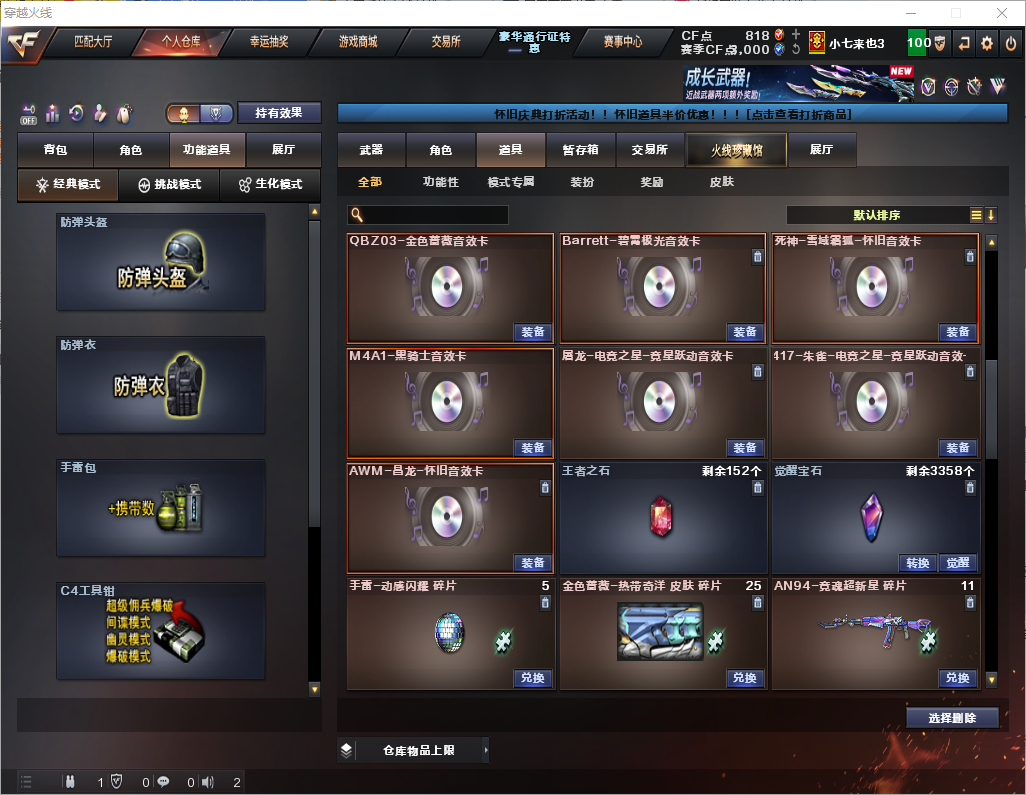This screenshot has width=1026, height=795.
Task: Choose the 手雷包 grenade pack slot
Action: click(x=161, y=508)
